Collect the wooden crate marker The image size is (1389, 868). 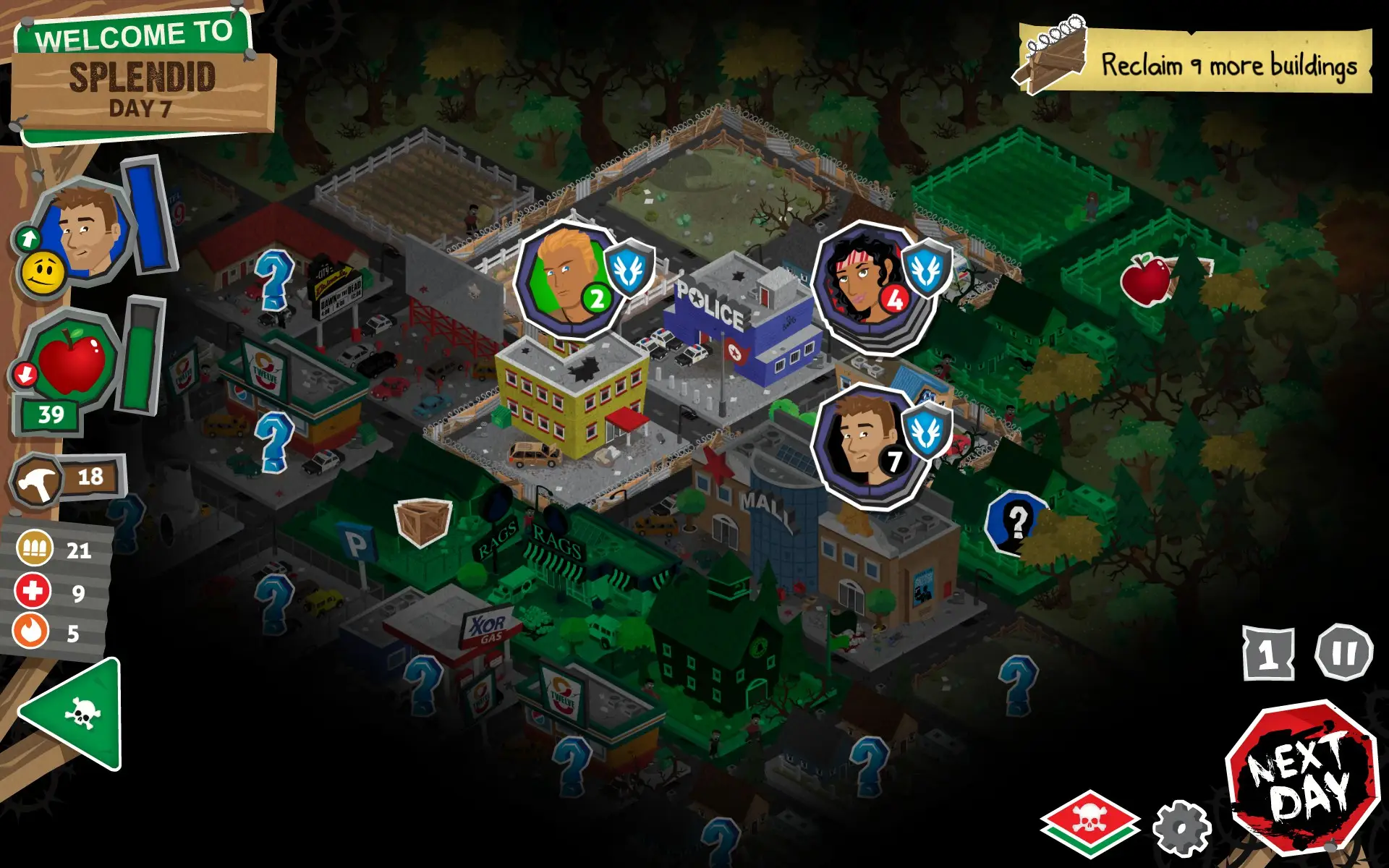(423, 521)
